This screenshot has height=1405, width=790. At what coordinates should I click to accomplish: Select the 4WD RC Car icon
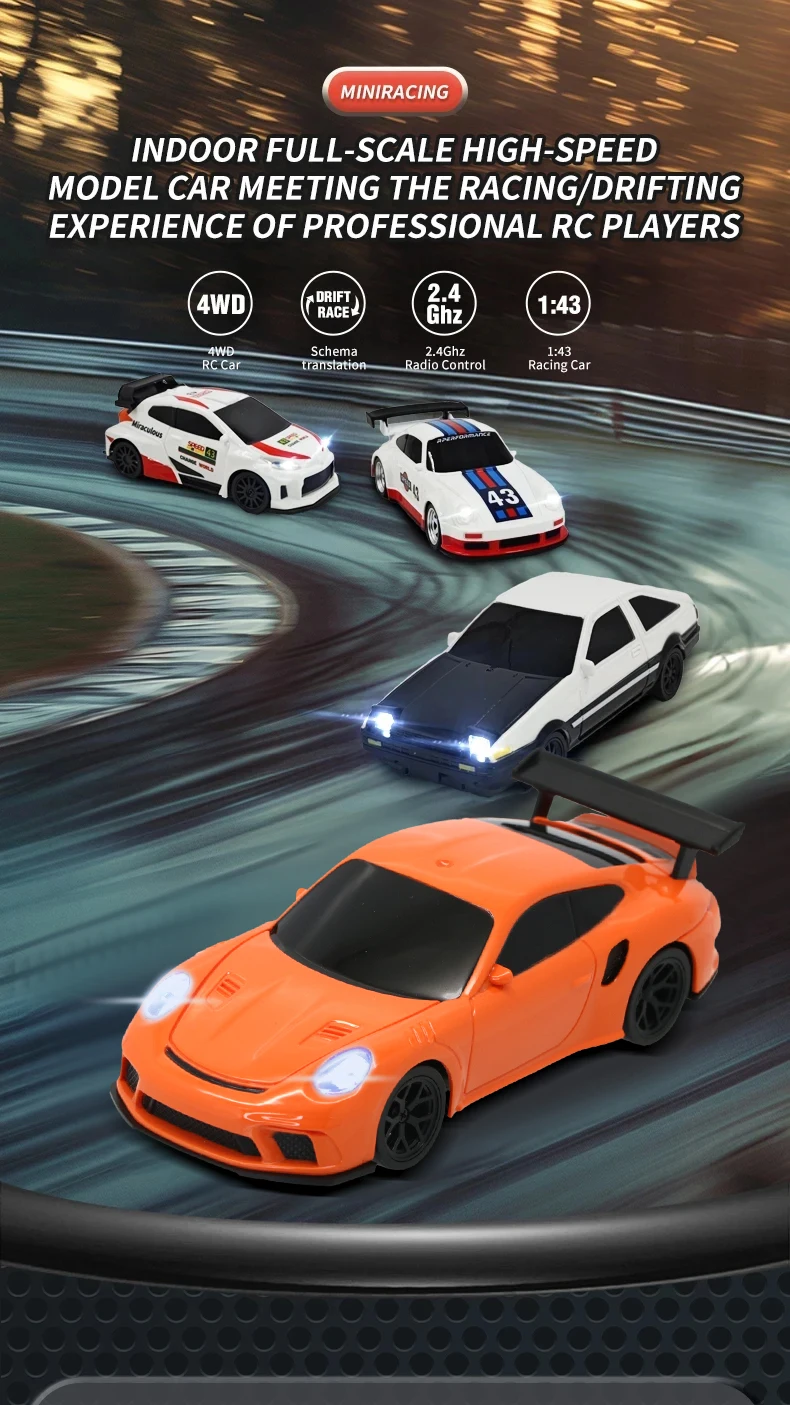tap(221, 303)
